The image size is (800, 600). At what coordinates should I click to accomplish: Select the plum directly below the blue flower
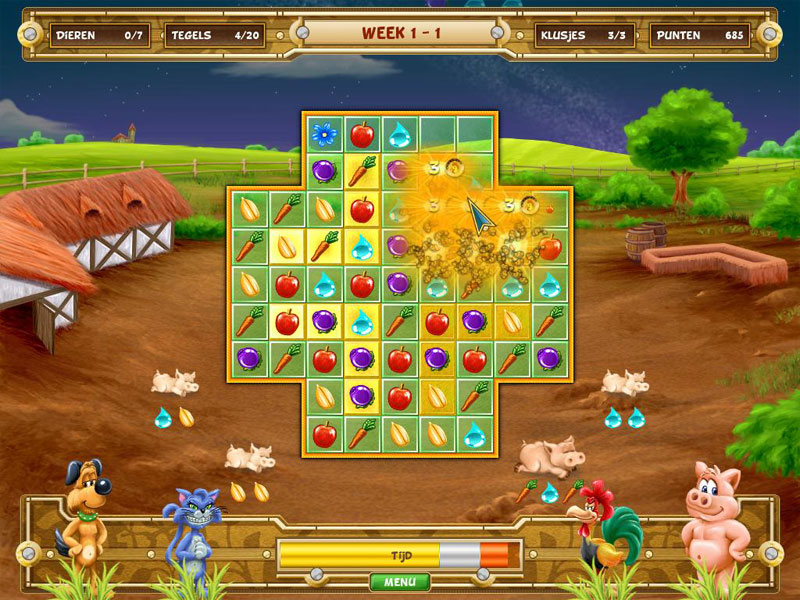[x=323, y=171]
